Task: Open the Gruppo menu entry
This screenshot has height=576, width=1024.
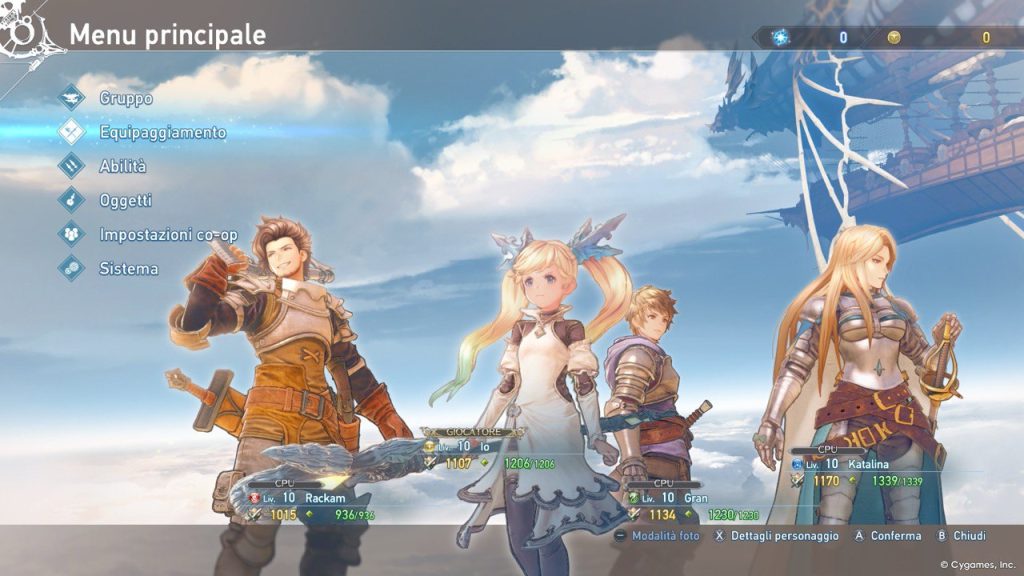Action: 125,99
